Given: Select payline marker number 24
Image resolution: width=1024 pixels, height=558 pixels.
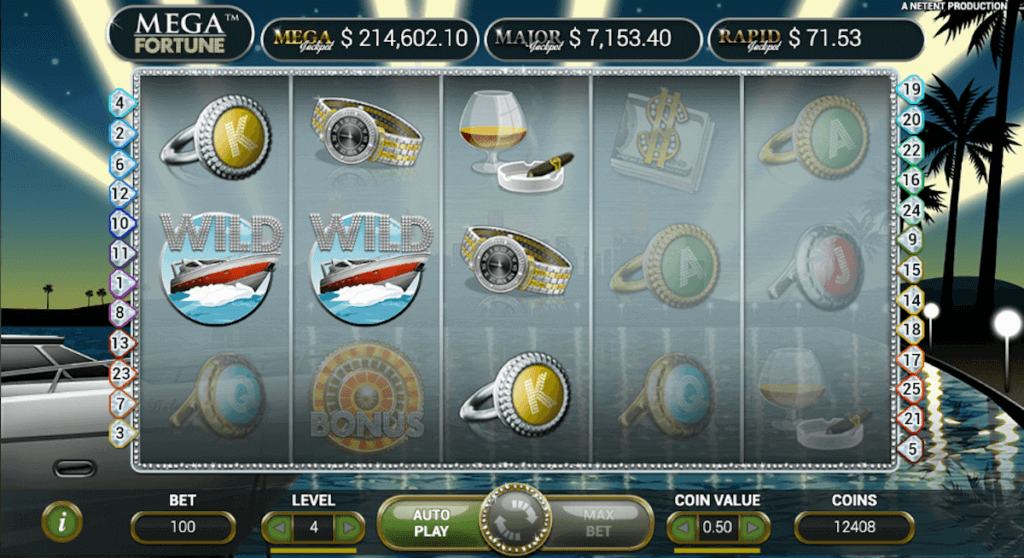Looking at the screenshot, I should click(910, 210).
